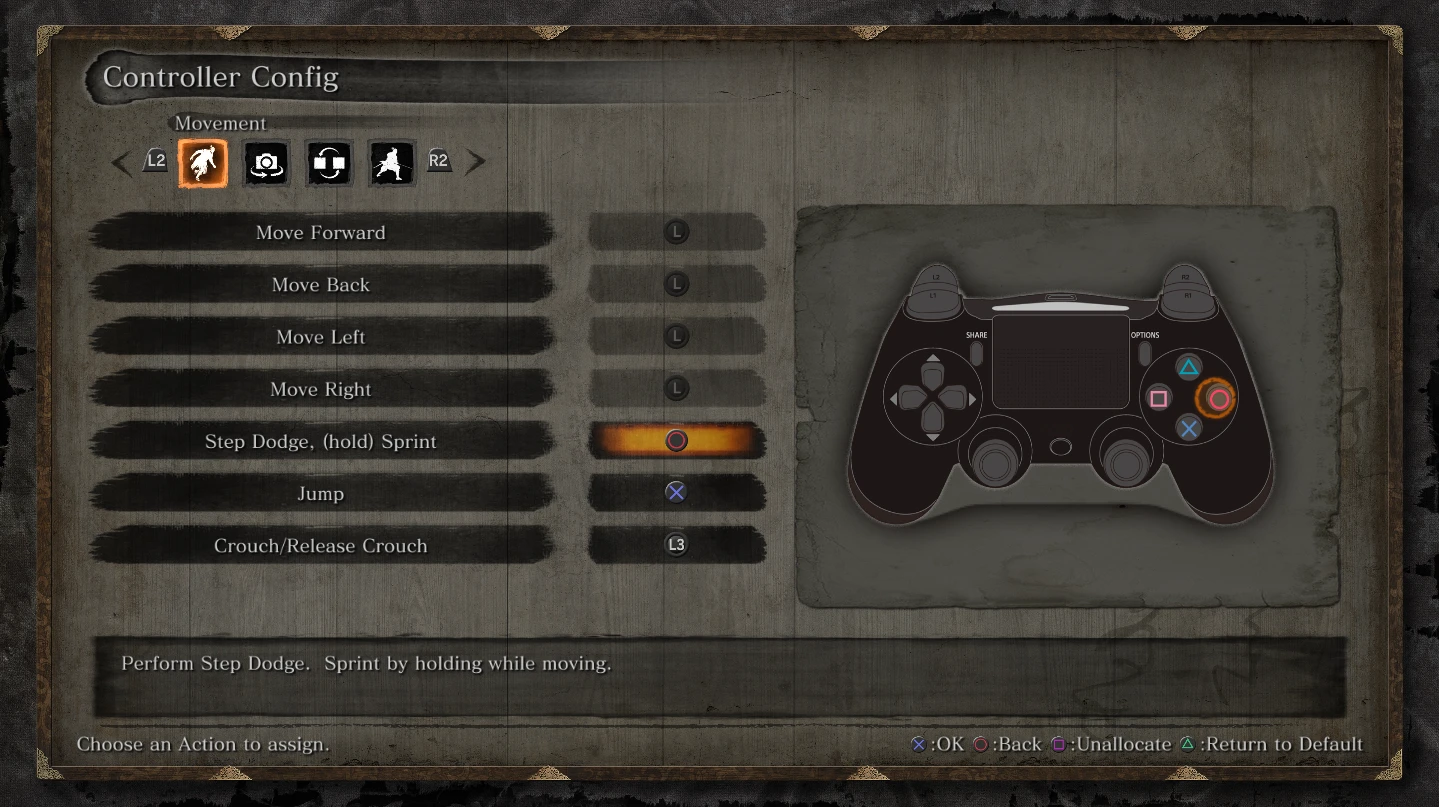Click the highlighted Circle button on the controller diagram
Image resolution: width=1439 pixels, height=807 pixels.
(1218, 398)
